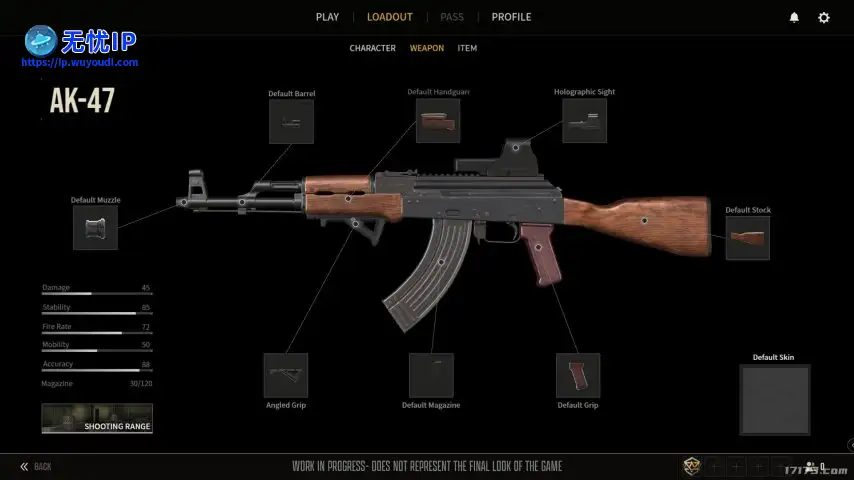Enter the Shooting Range

coord(97,418)
